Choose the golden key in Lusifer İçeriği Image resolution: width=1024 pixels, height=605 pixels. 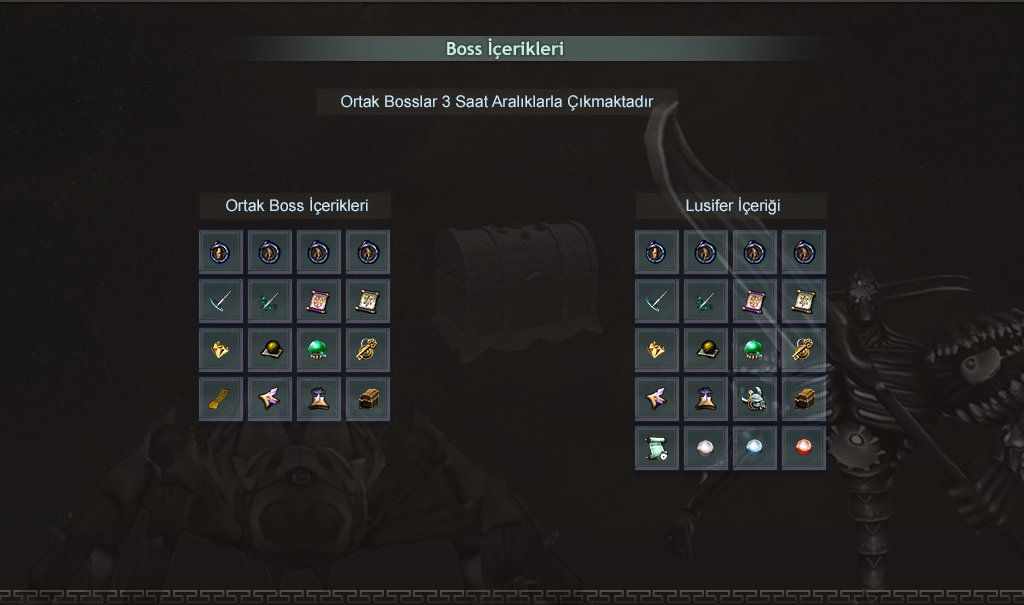click(804, 350)
